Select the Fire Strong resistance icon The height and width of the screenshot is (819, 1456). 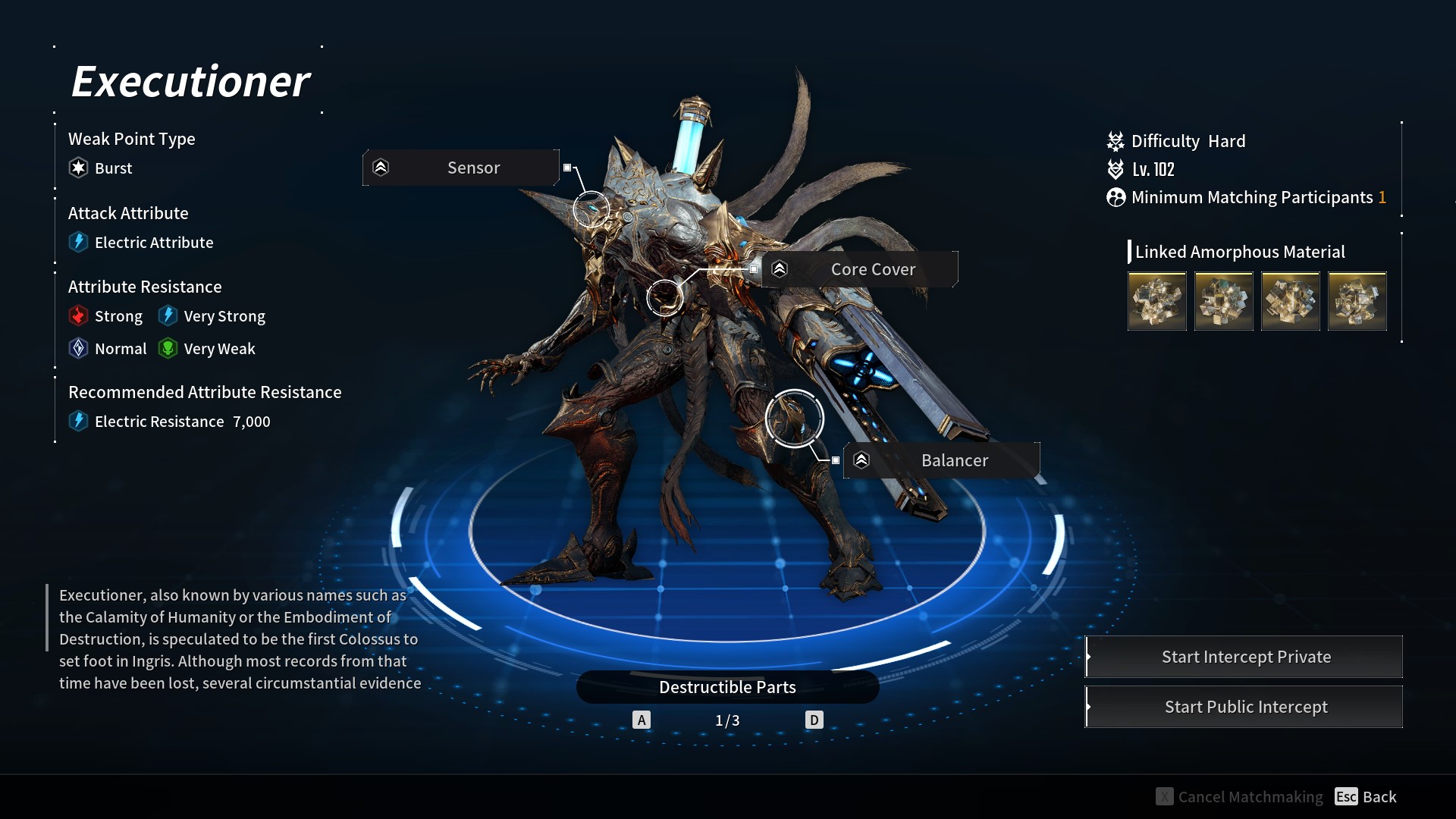click(x=79, y=315)
